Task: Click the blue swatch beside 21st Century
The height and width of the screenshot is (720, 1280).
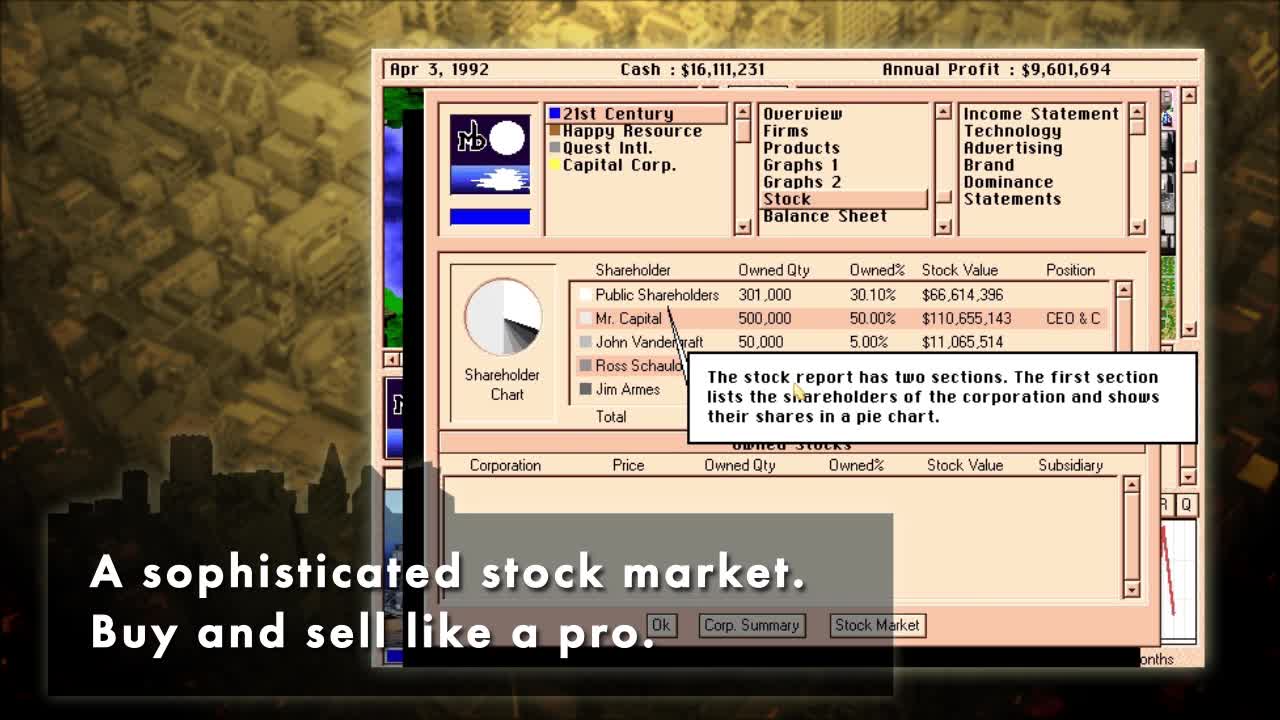Action: [555, 113]
